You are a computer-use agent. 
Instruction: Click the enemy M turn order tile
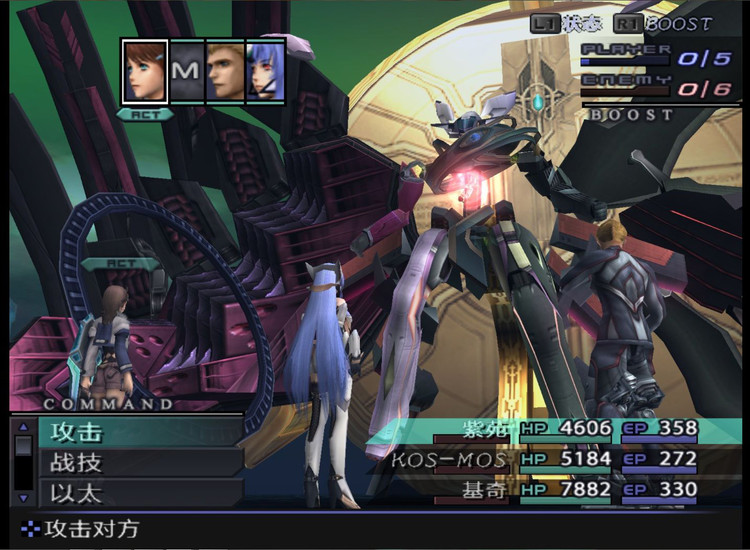(x=186, y=71)
